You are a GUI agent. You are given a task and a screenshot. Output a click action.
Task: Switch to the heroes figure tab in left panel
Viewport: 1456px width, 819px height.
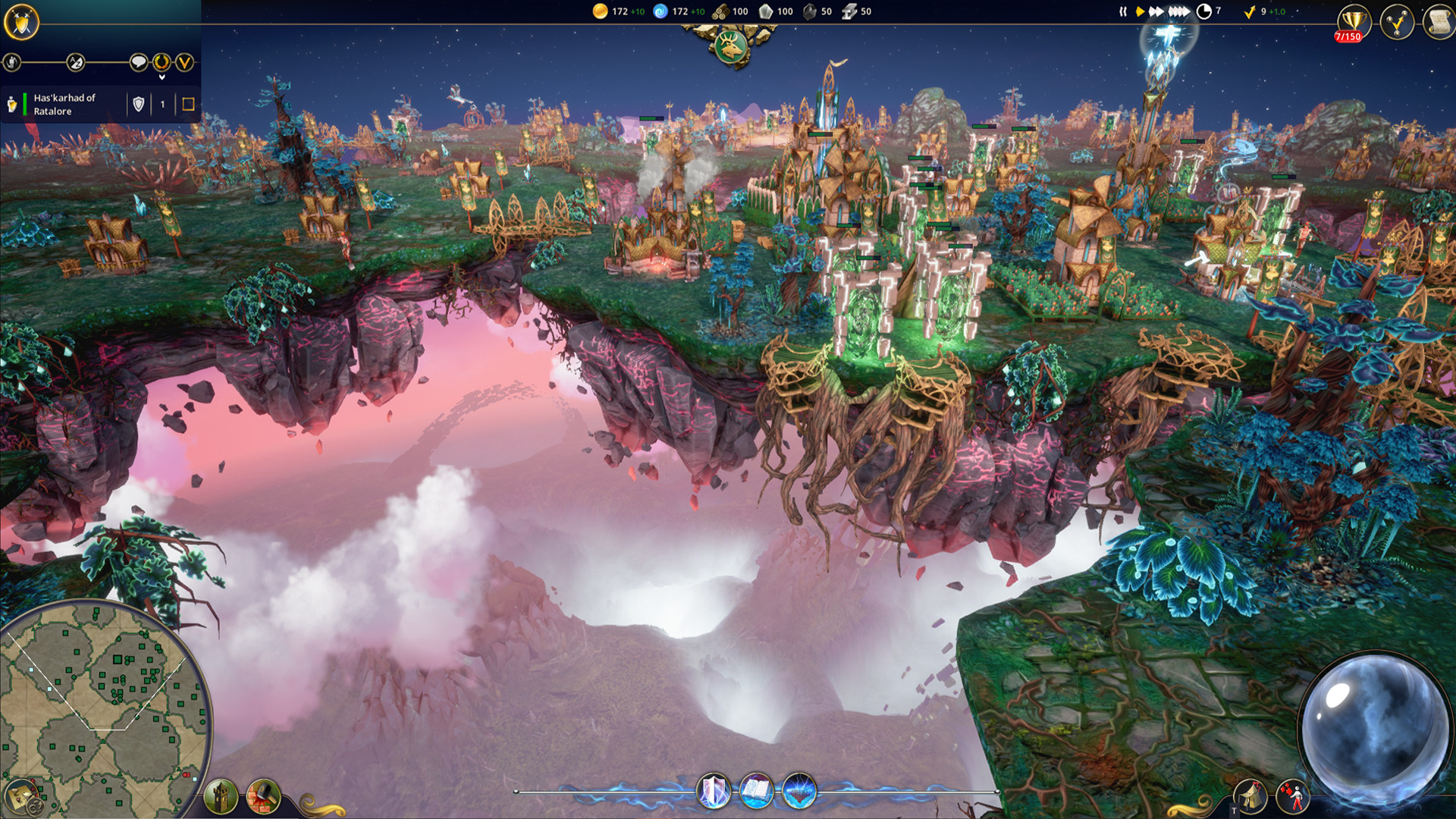pyautogui.click(x=12, y=61)
